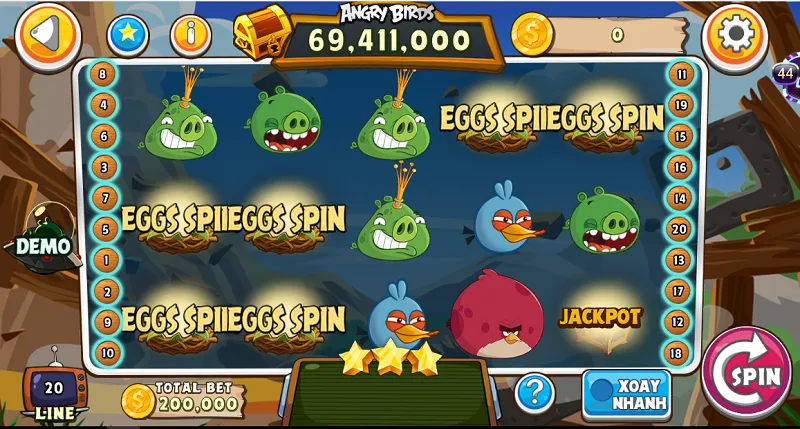Viewport: 800px width, 429px height.
Task: Select payline number 8 marker
Action: tap(103, 73)
